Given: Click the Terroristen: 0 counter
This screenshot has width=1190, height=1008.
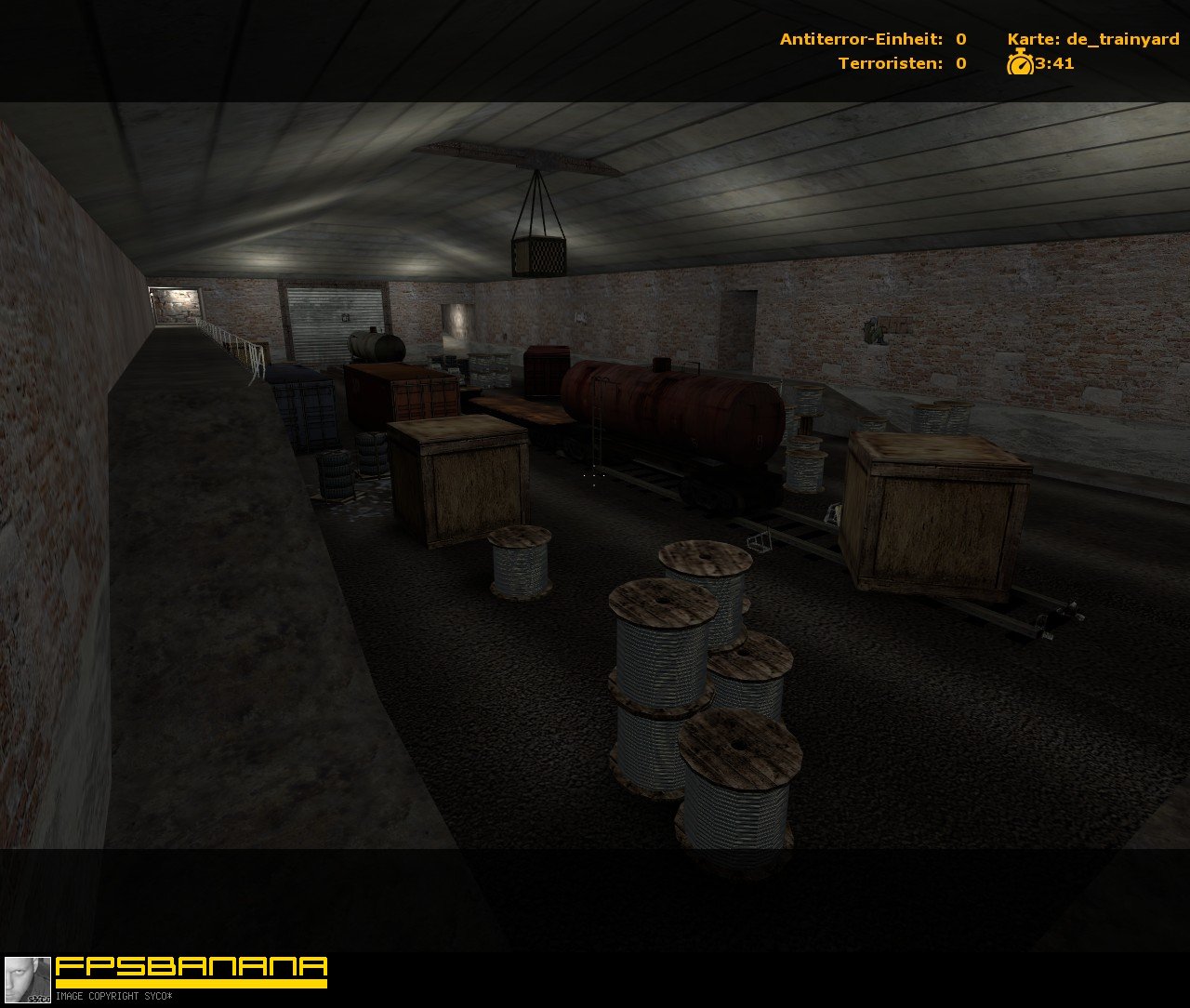Looking at the screenshot, I should 900,64.
